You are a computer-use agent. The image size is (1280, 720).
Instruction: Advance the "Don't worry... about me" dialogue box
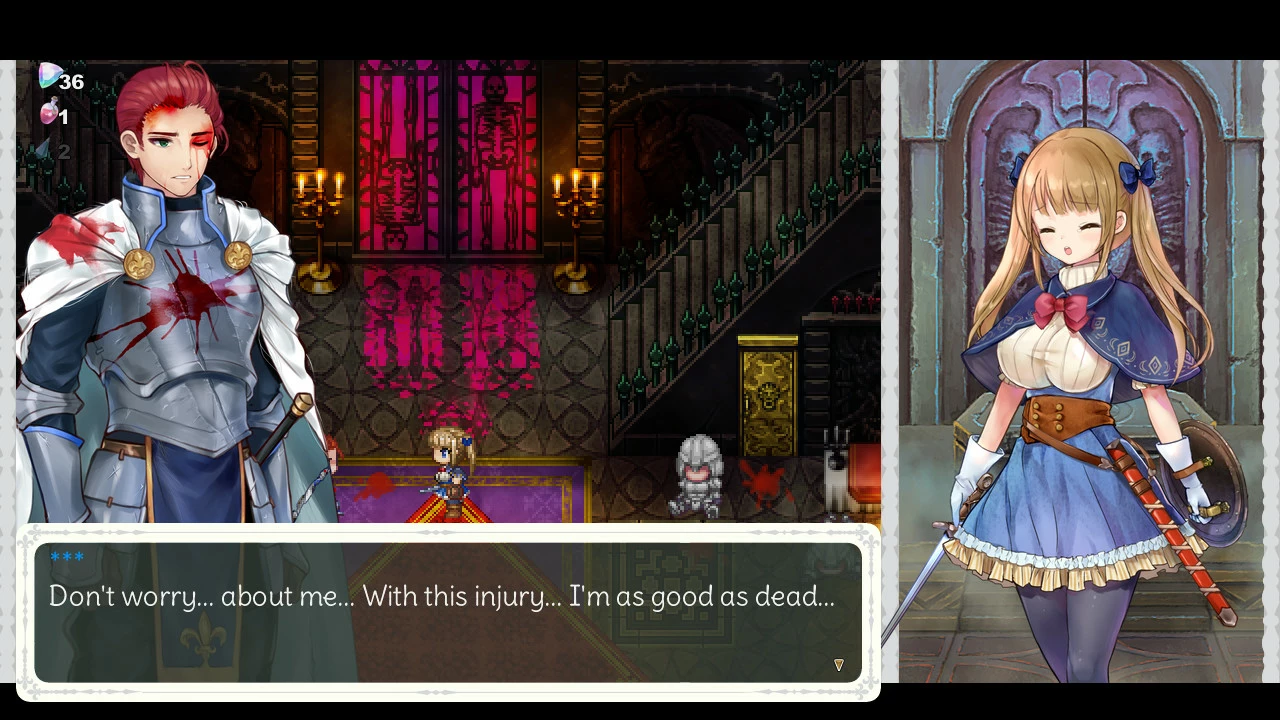pyautogui.click(x=447, y=612)
